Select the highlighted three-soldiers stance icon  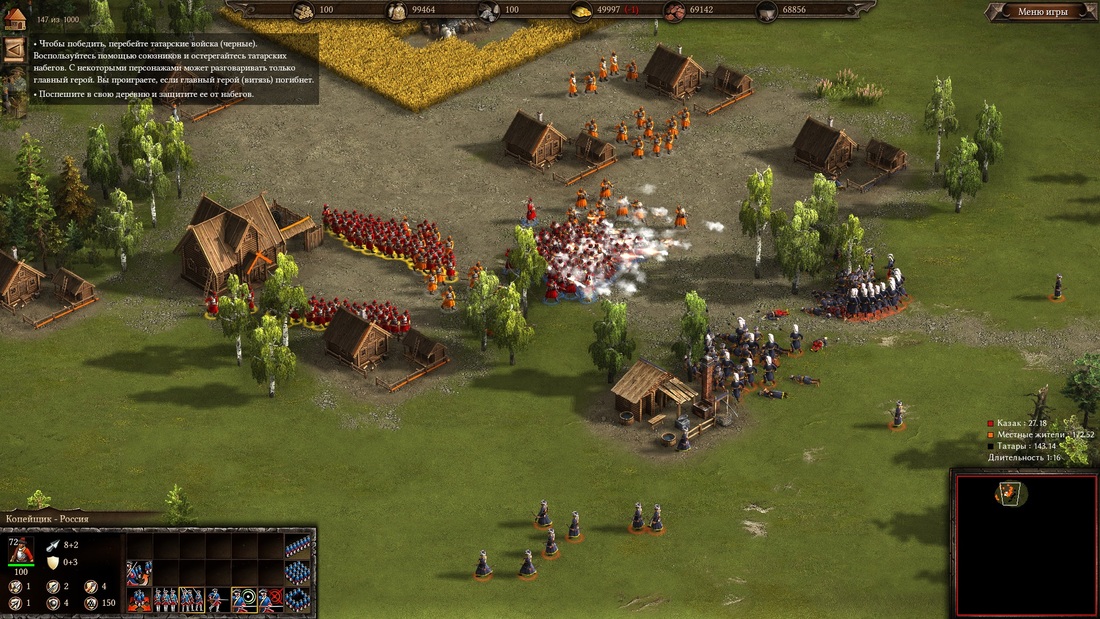pos(191,600)
